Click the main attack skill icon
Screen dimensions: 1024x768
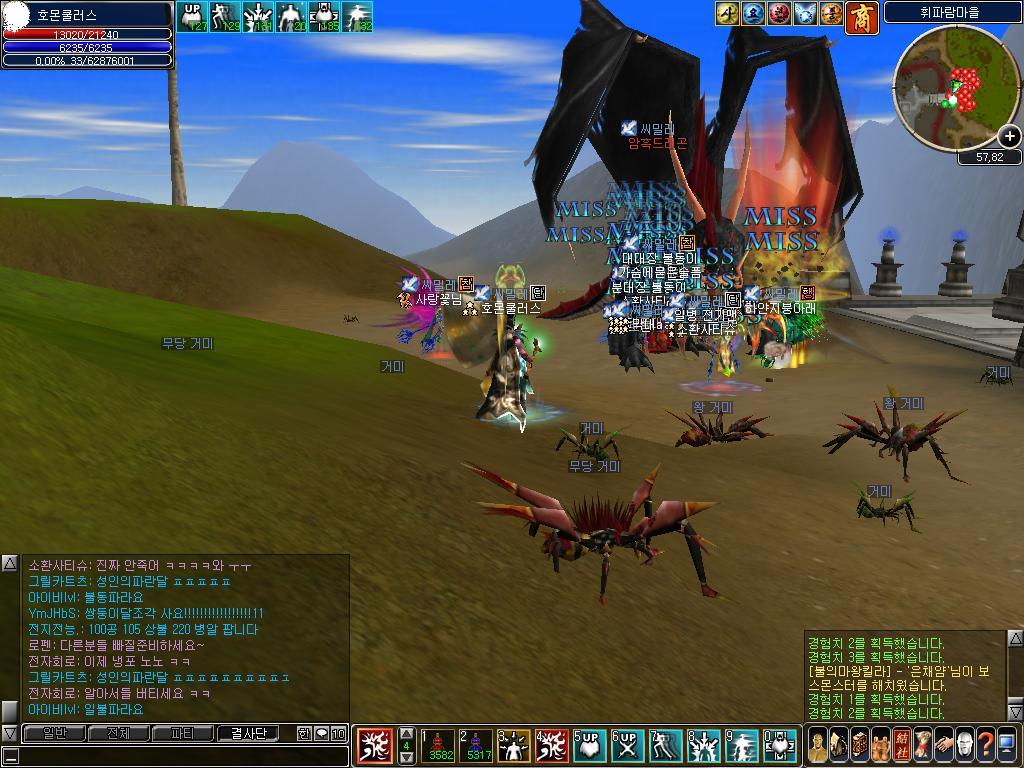pyautogui.click(x=374, y=745)
